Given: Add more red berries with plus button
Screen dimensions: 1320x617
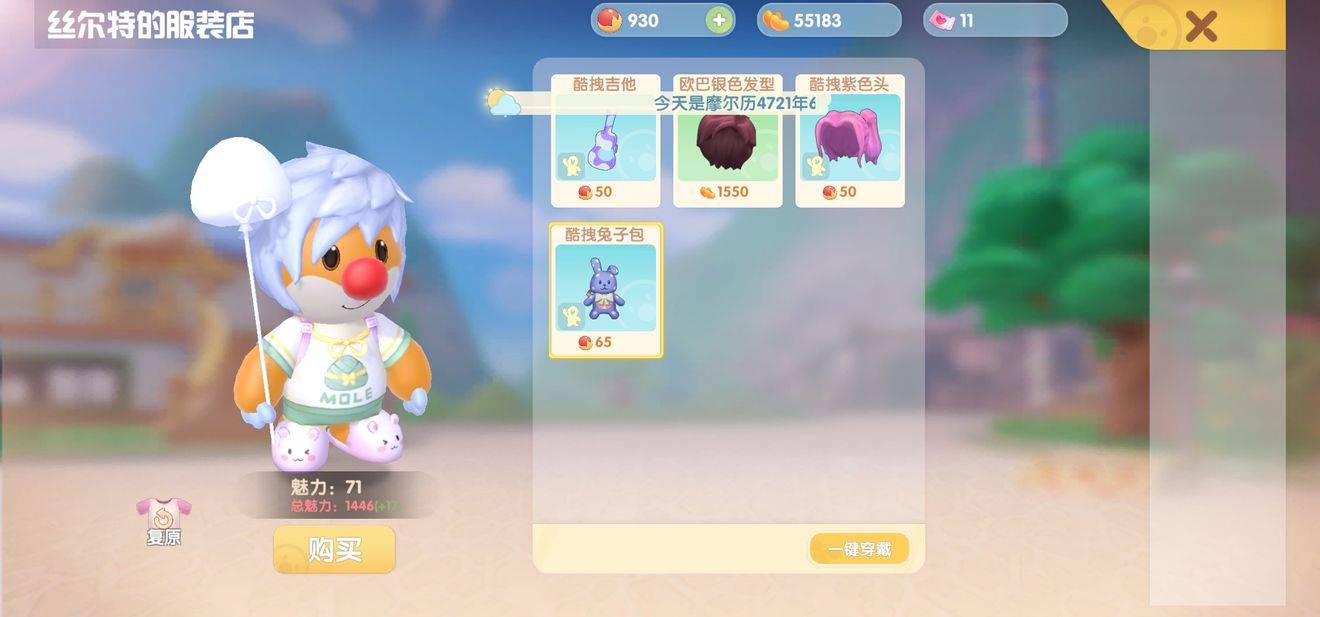Looking at the screenshot, I should [x=719, y=20].
